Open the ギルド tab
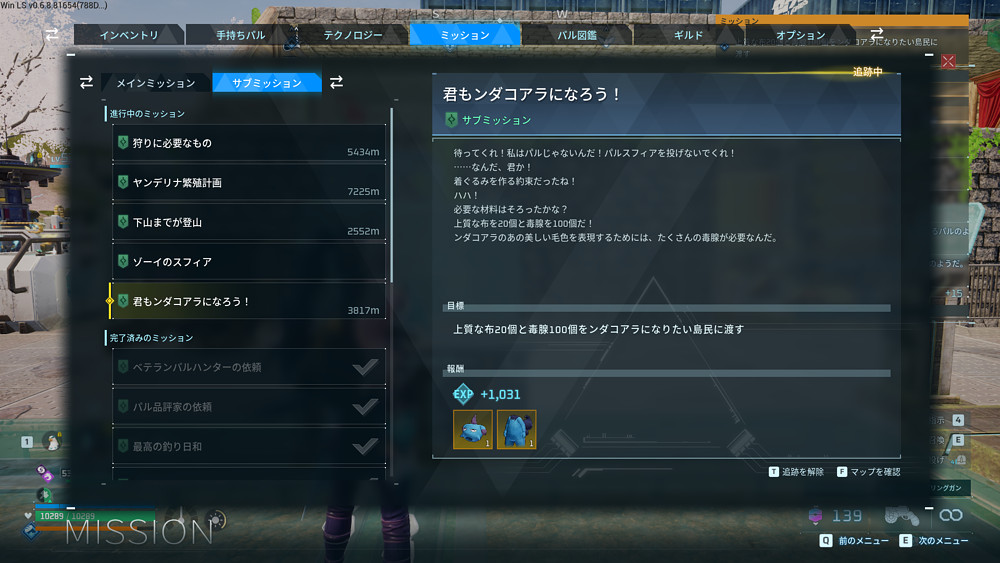This screenshot has width=1000, height=563. [x=689, y=35]
